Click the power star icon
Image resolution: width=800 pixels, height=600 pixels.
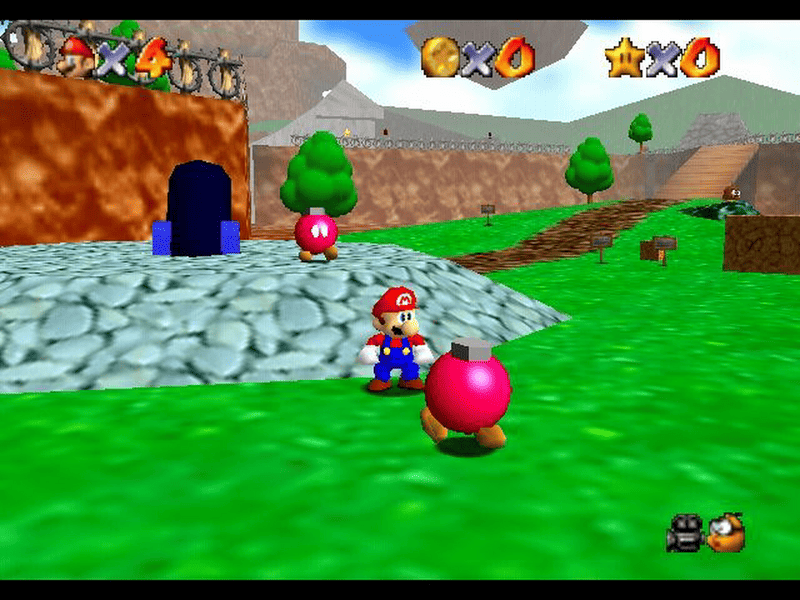[x=624, y=57]
